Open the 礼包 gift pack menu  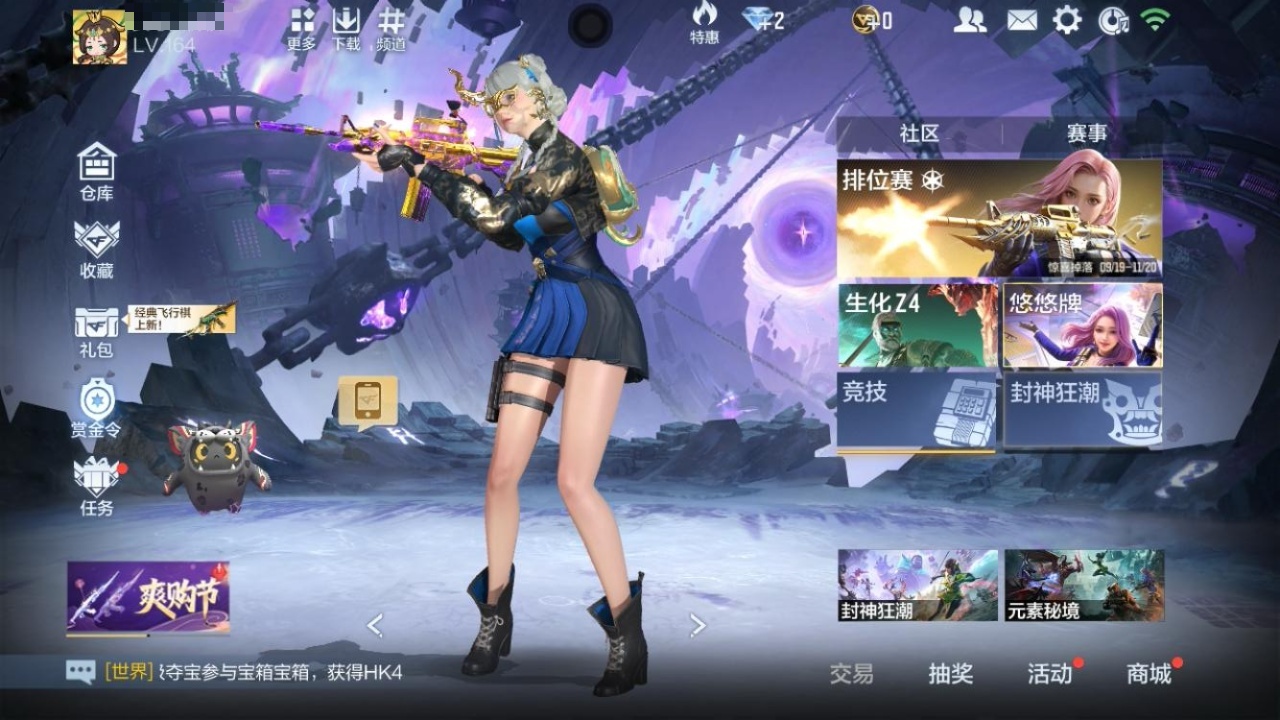97,330
